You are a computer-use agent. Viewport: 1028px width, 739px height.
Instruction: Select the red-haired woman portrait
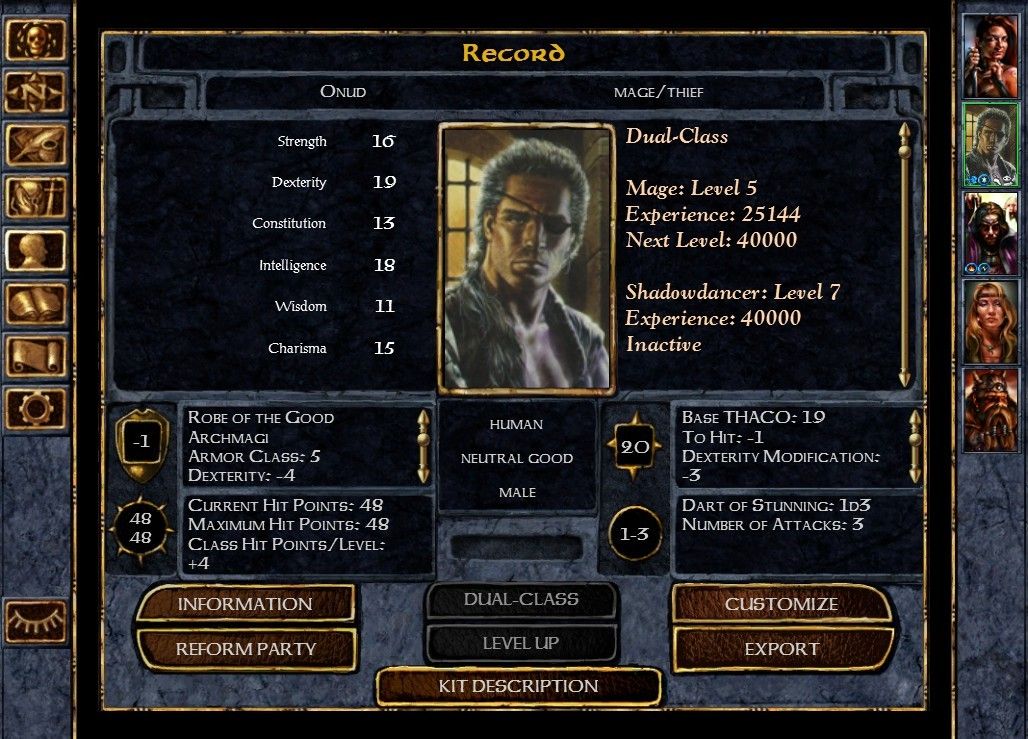[x=990, y=56]
